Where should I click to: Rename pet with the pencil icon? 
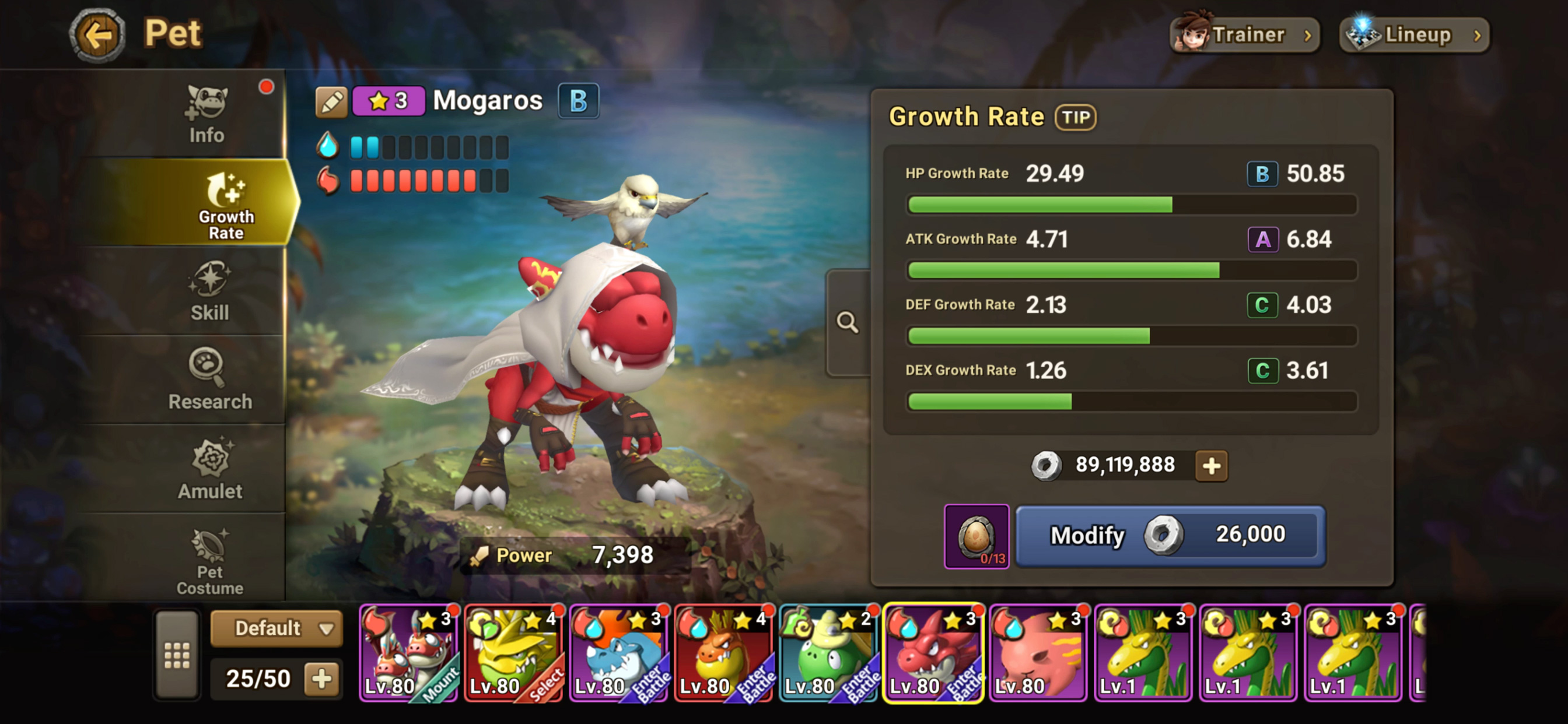coord(331,101)
